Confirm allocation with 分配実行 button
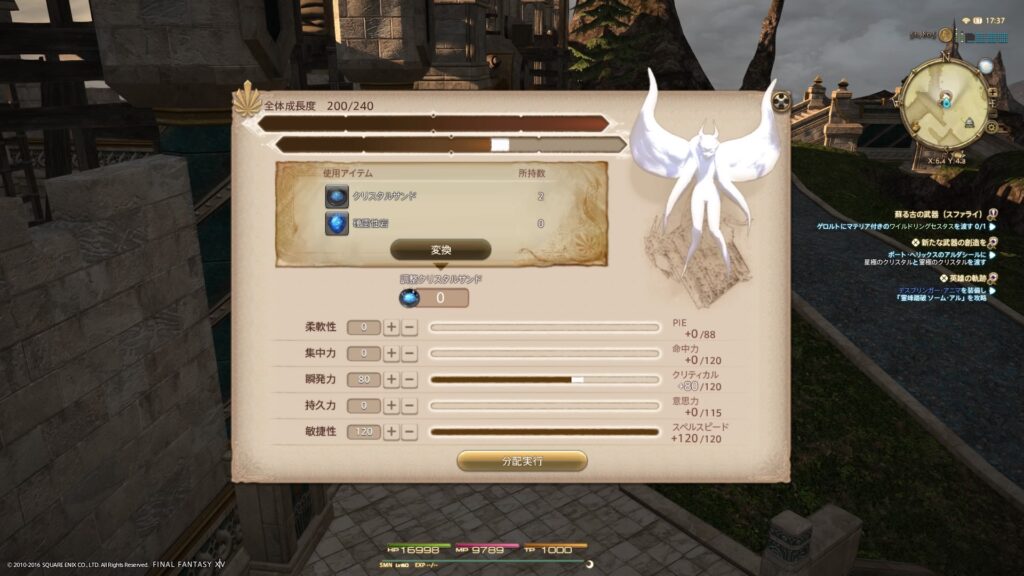This screenshot has width=1024, height=576. point(521,461)
